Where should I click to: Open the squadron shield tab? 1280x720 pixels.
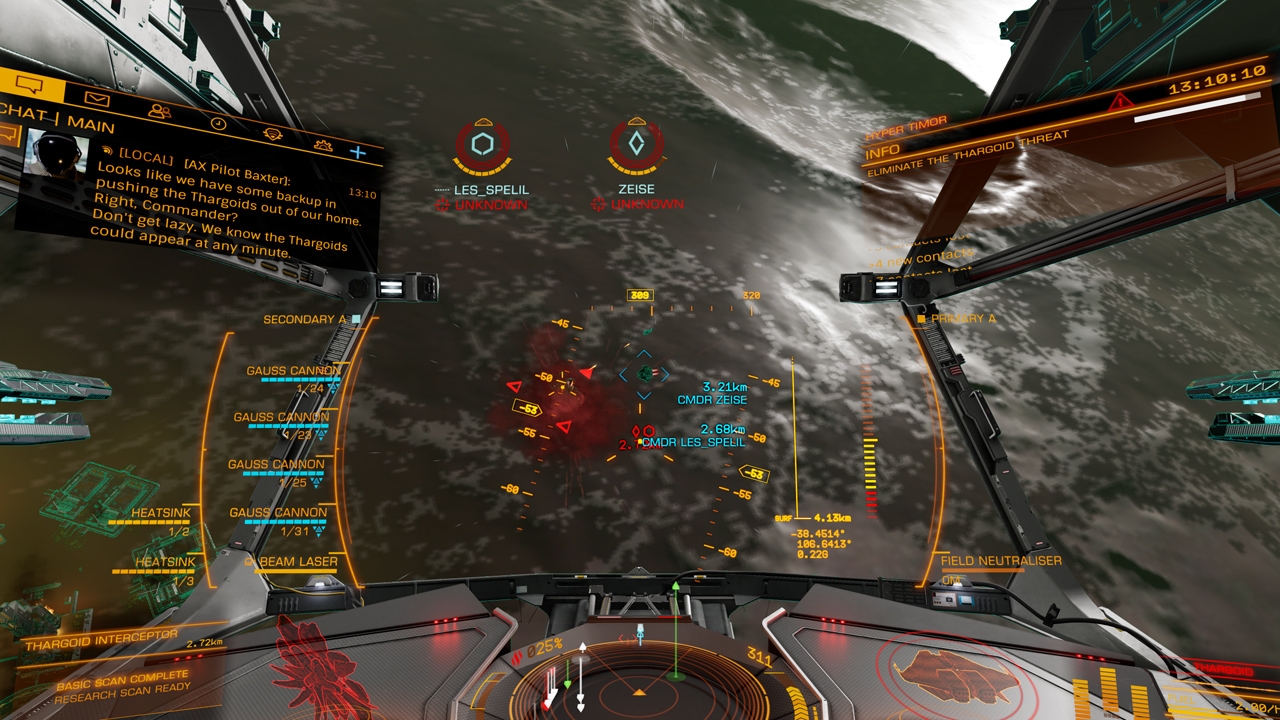(272, 135)
